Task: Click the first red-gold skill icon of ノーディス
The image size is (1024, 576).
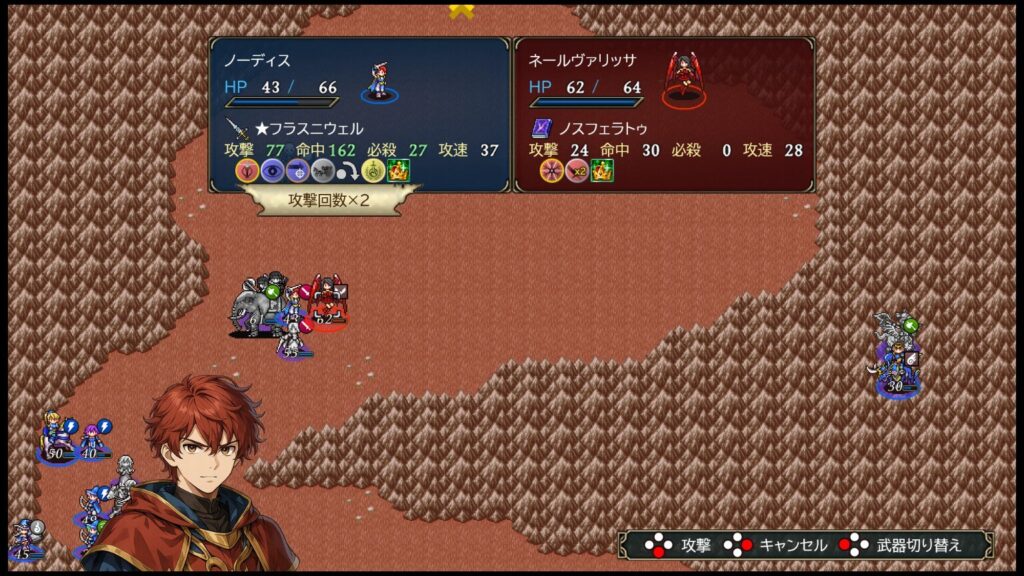Action: [x=247, y=171]
